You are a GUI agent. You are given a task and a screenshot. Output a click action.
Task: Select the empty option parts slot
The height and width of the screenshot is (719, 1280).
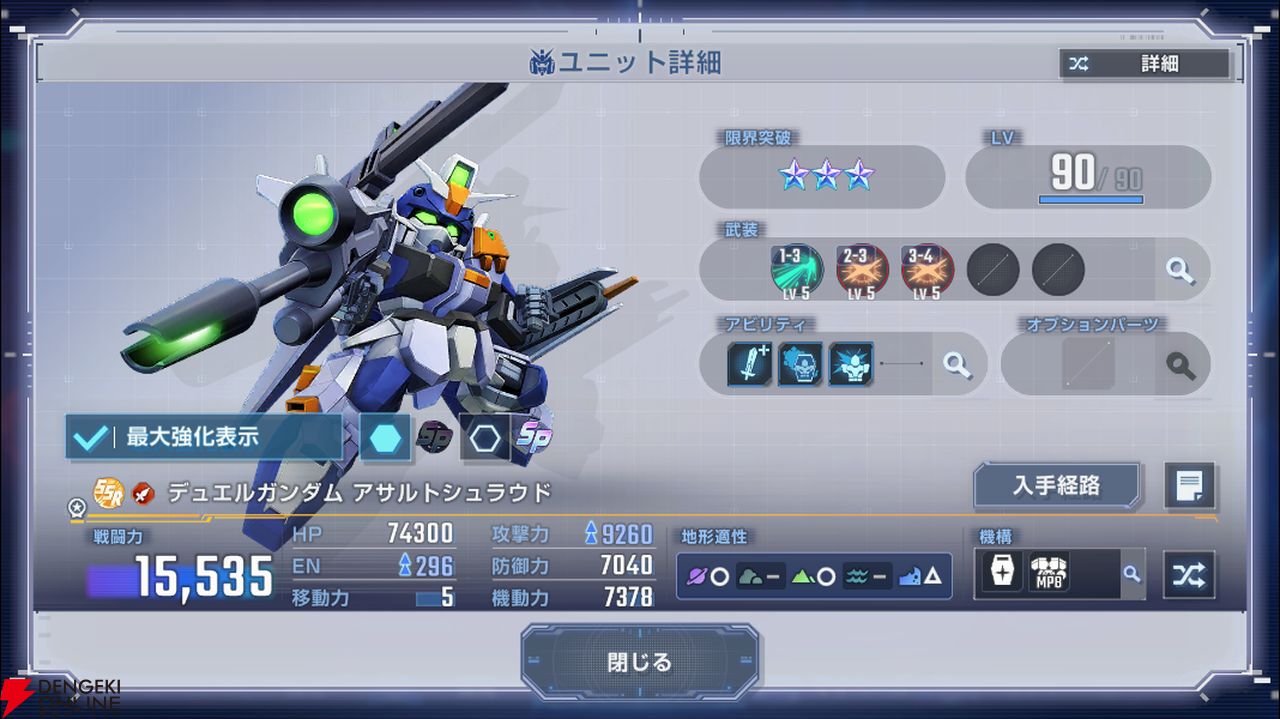click(x=1088, y=364)
